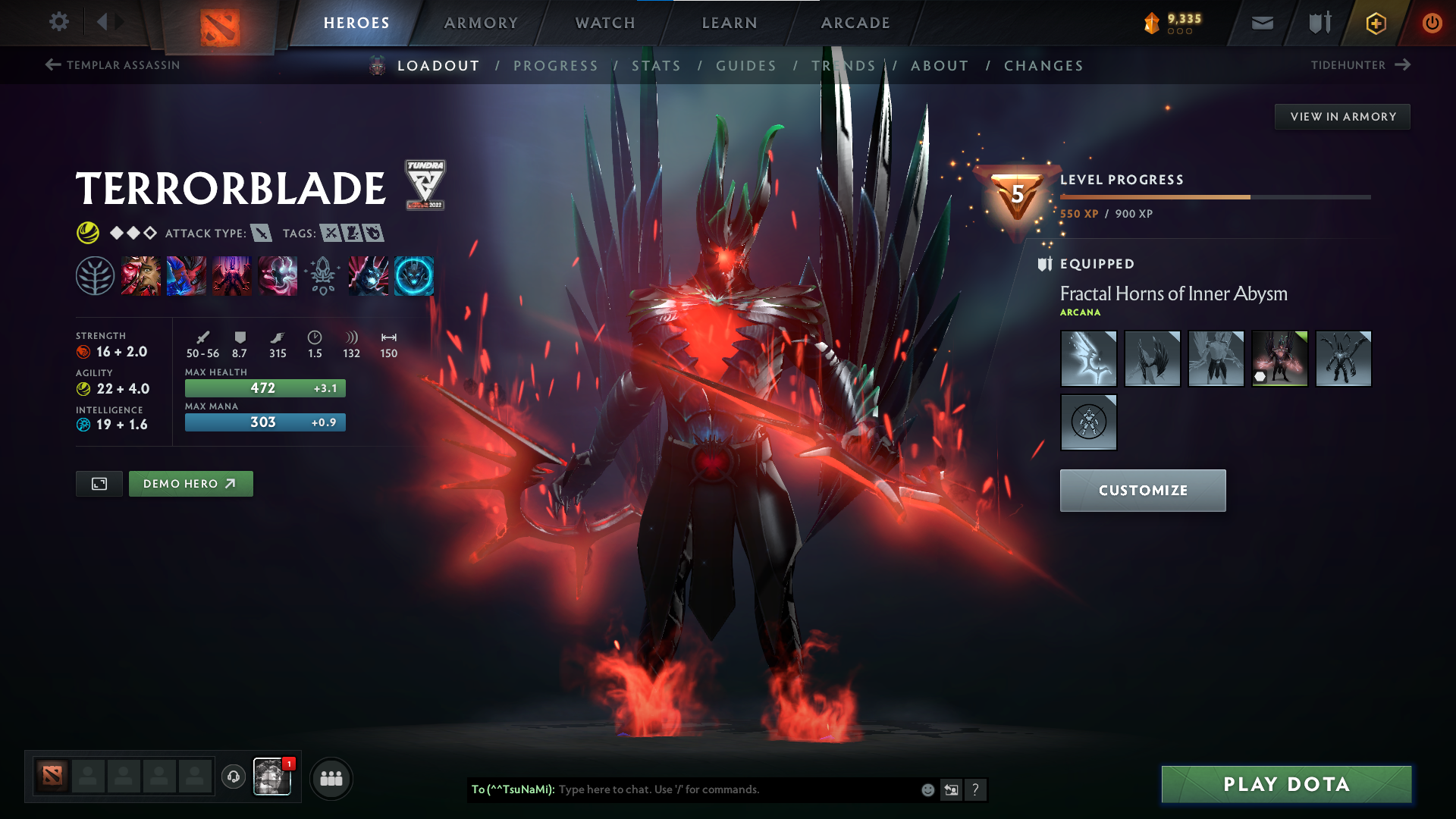Open Terrorblade's talent tree icon

pyautogui.click(x=95, y=276)
